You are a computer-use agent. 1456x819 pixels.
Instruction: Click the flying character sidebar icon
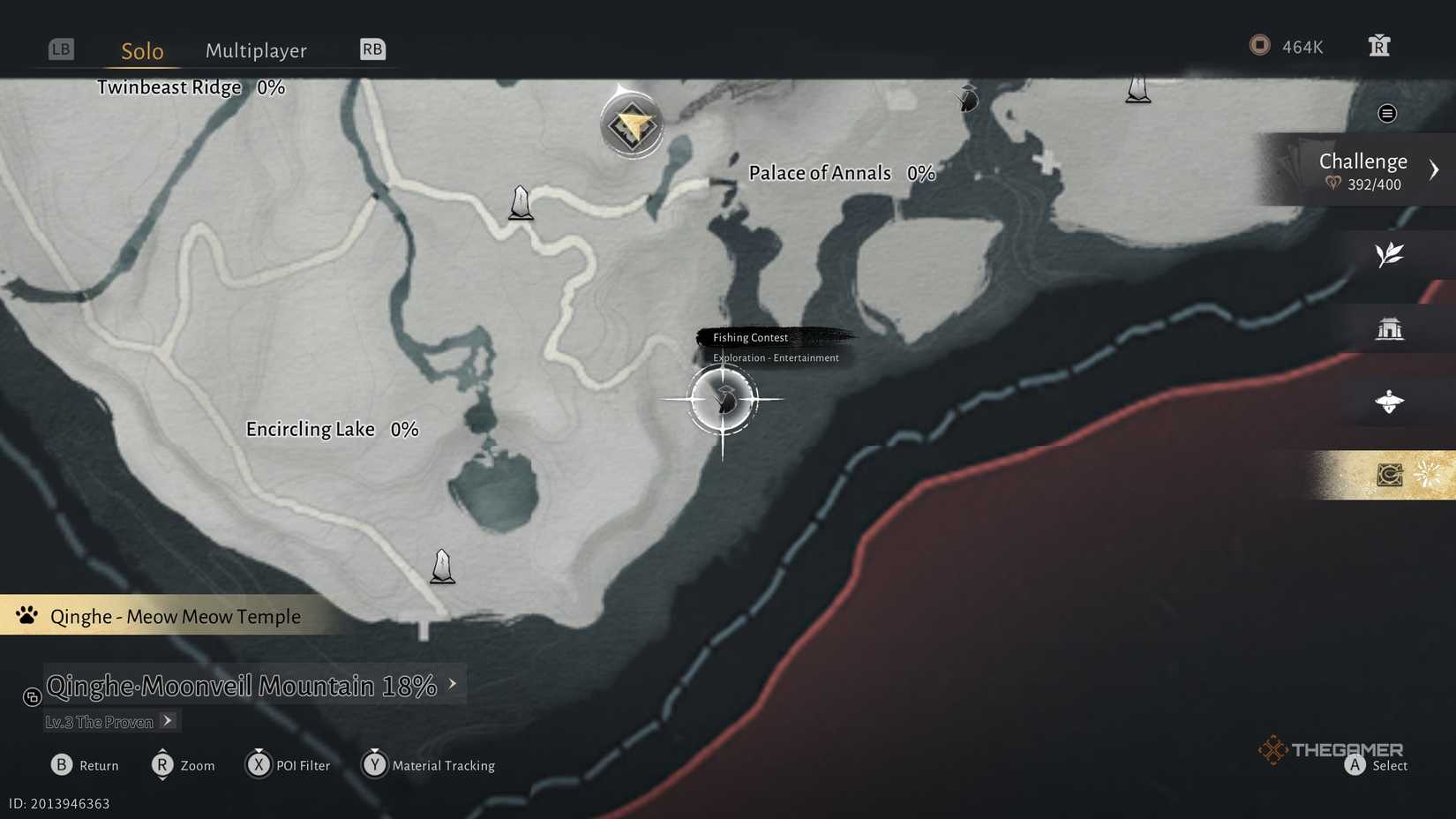click(1390, 402)
